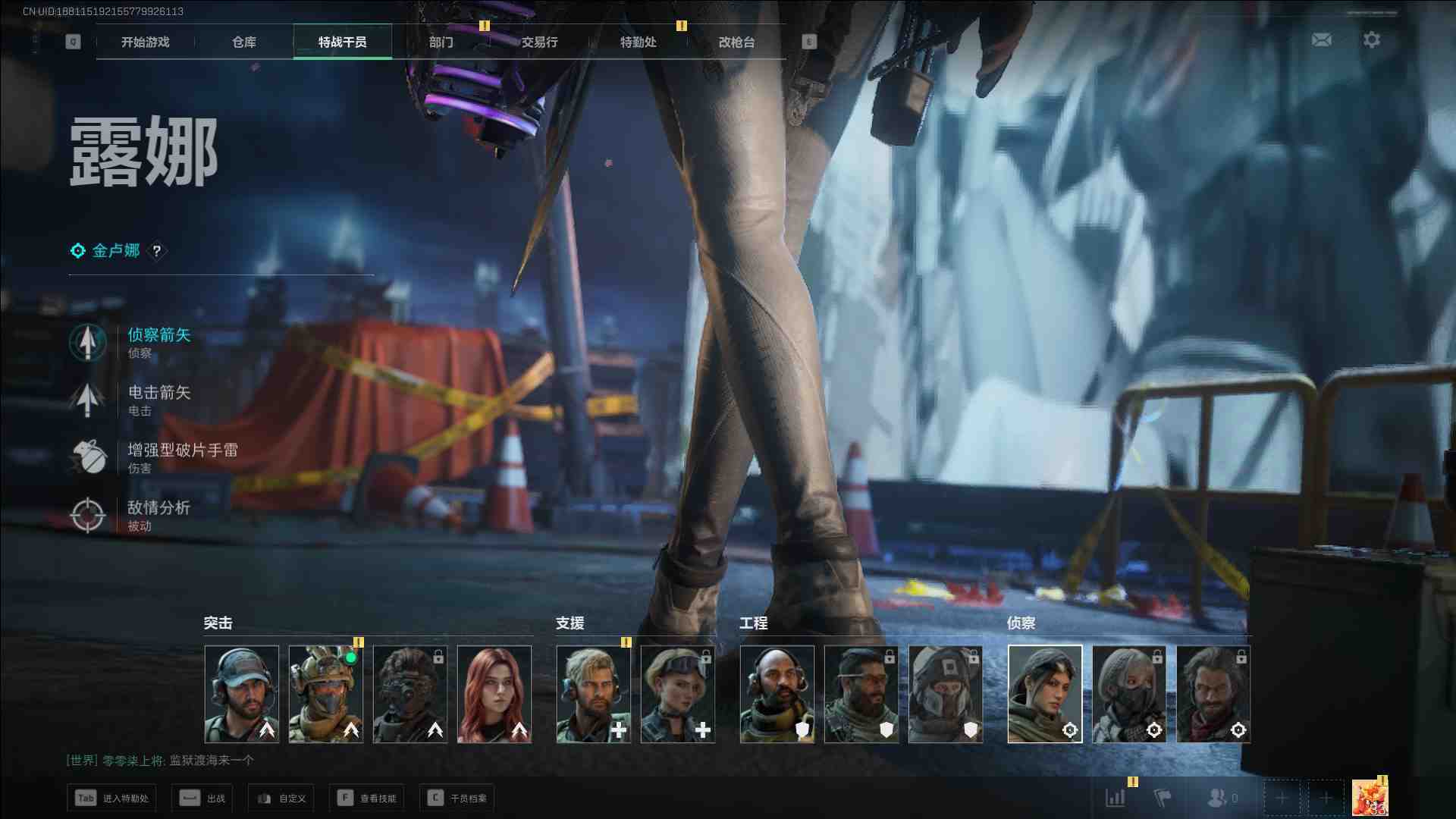Image resolution: width=1456 pixels, height=819 pixels.
Task: Click the question mark next to 金卢娜
Action: point(157,251)
